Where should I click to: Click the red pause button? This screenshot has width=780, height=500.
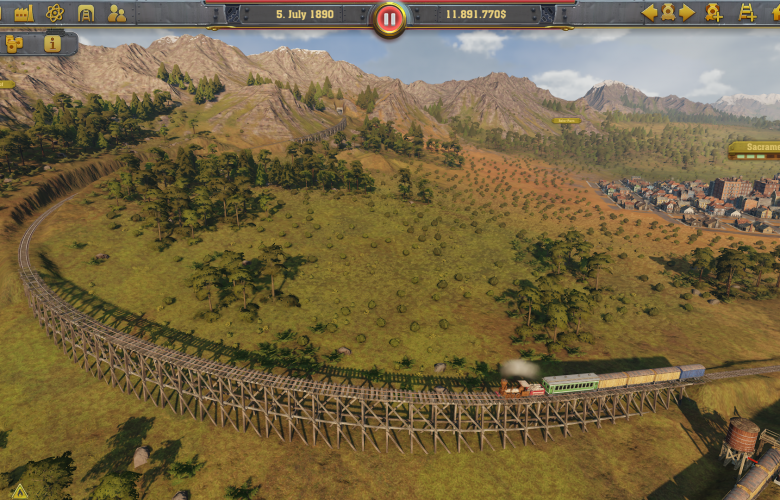point(390,18)
